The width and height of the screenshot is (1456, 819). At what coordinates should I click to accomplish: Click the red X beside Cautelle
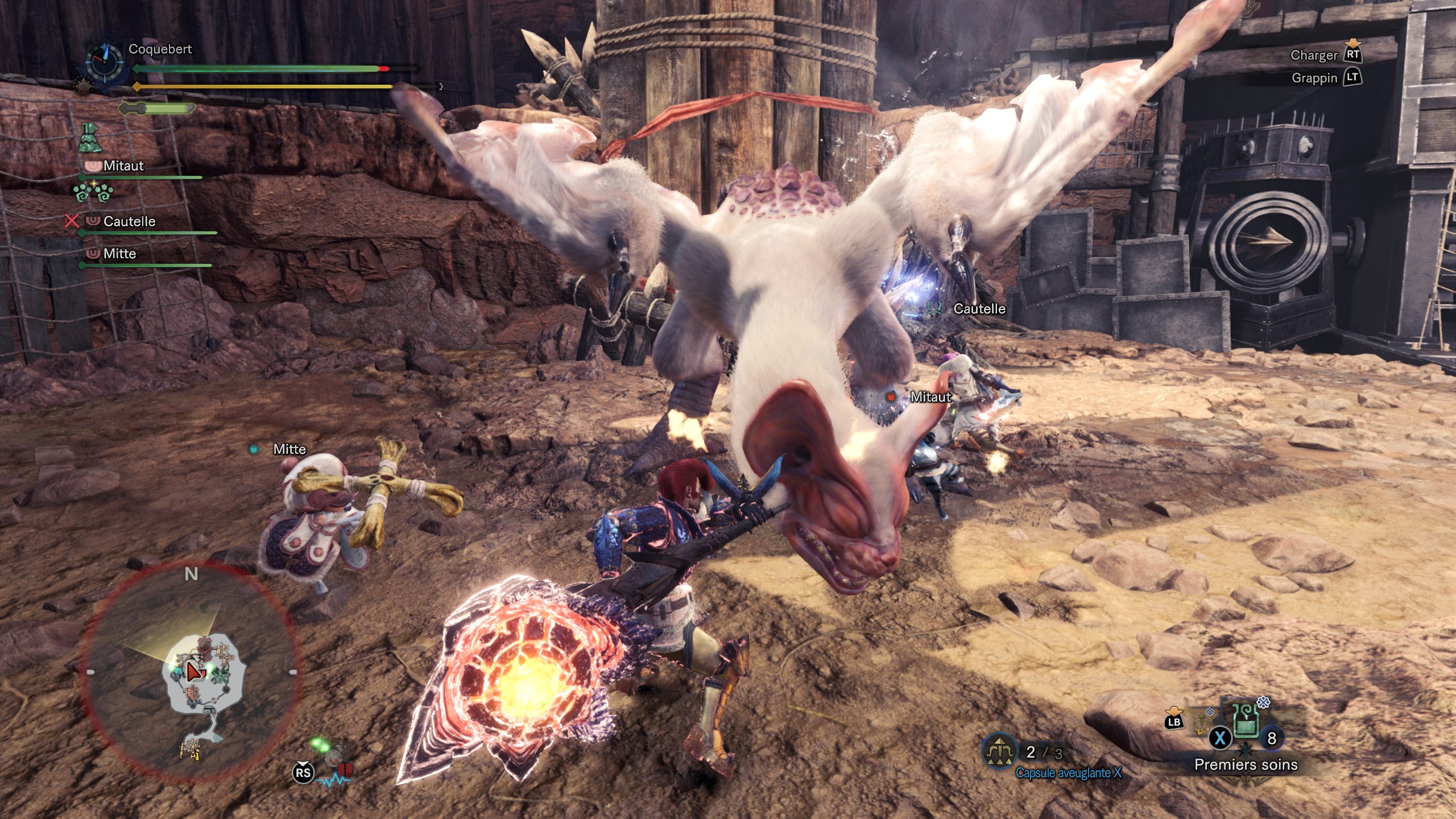[72, 221]
